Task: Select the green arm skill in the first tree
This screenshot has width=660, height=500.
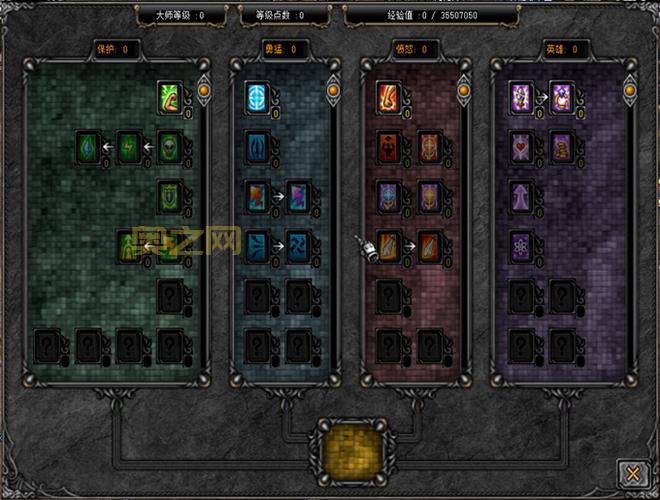Action: [170, 98]
